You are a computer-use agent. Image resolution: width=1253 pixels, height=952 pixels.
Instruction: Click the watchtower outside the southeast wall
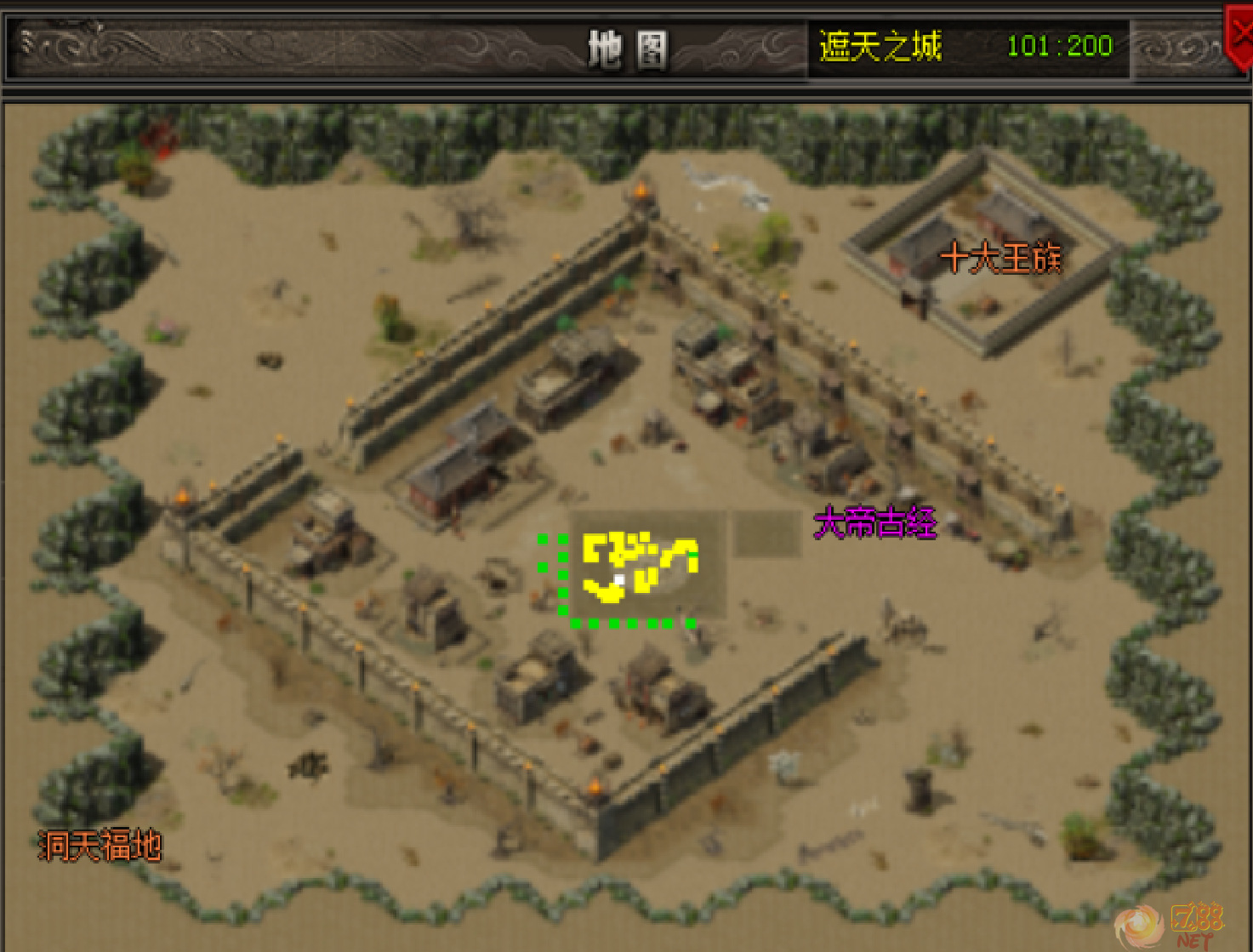click(919, 791)
